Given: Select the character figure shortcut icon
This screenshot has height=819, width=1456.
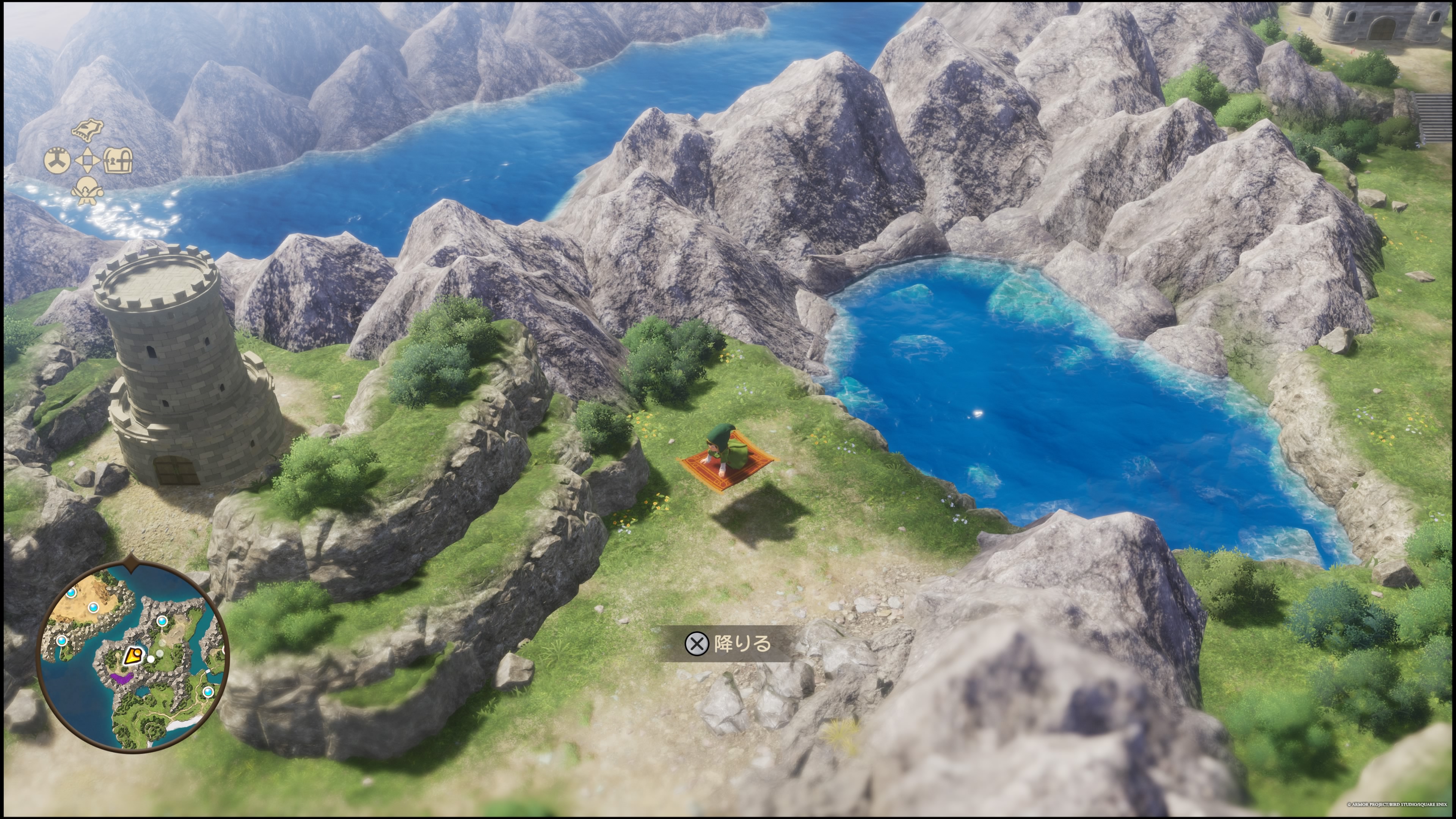Looking at the screenshot, I should click(87, 191).
